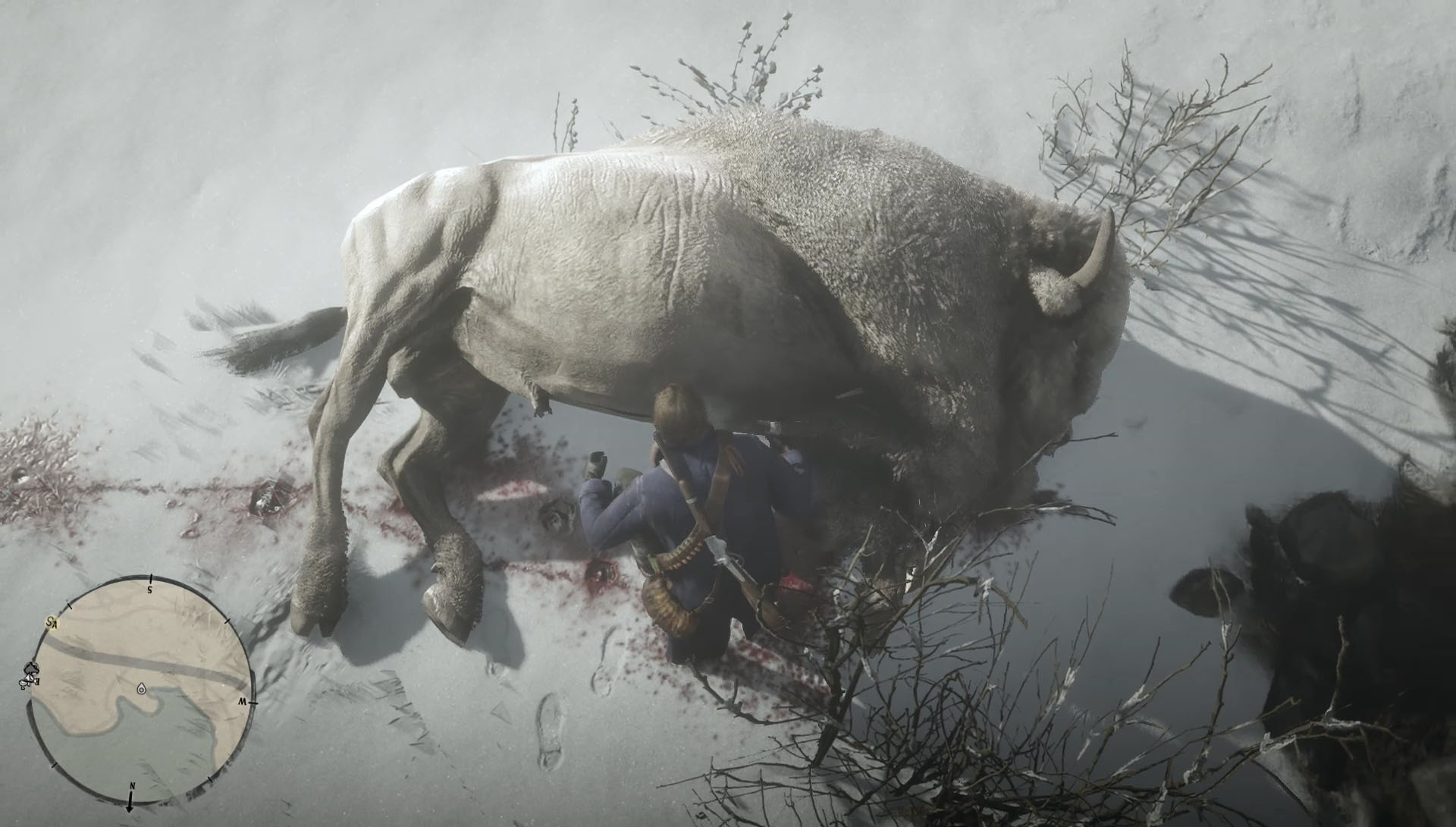
Task: Click the player position marker on minimap
Action: [141, 689]
